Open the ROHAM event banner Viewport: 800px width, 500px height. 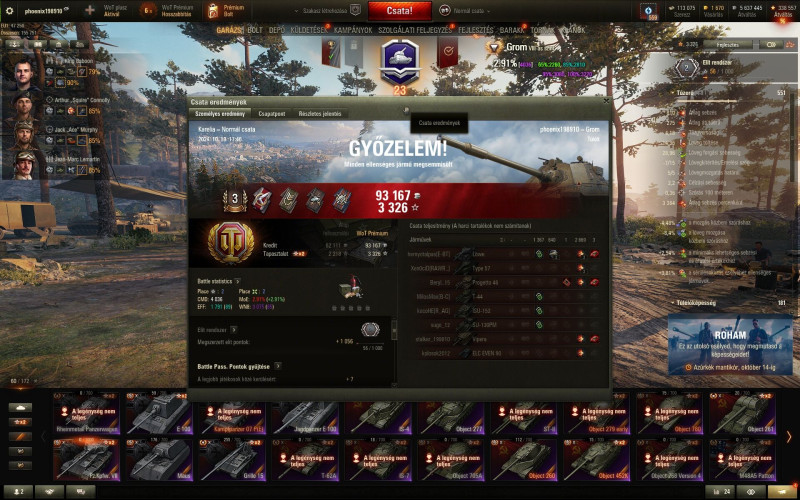coord(728,345)
